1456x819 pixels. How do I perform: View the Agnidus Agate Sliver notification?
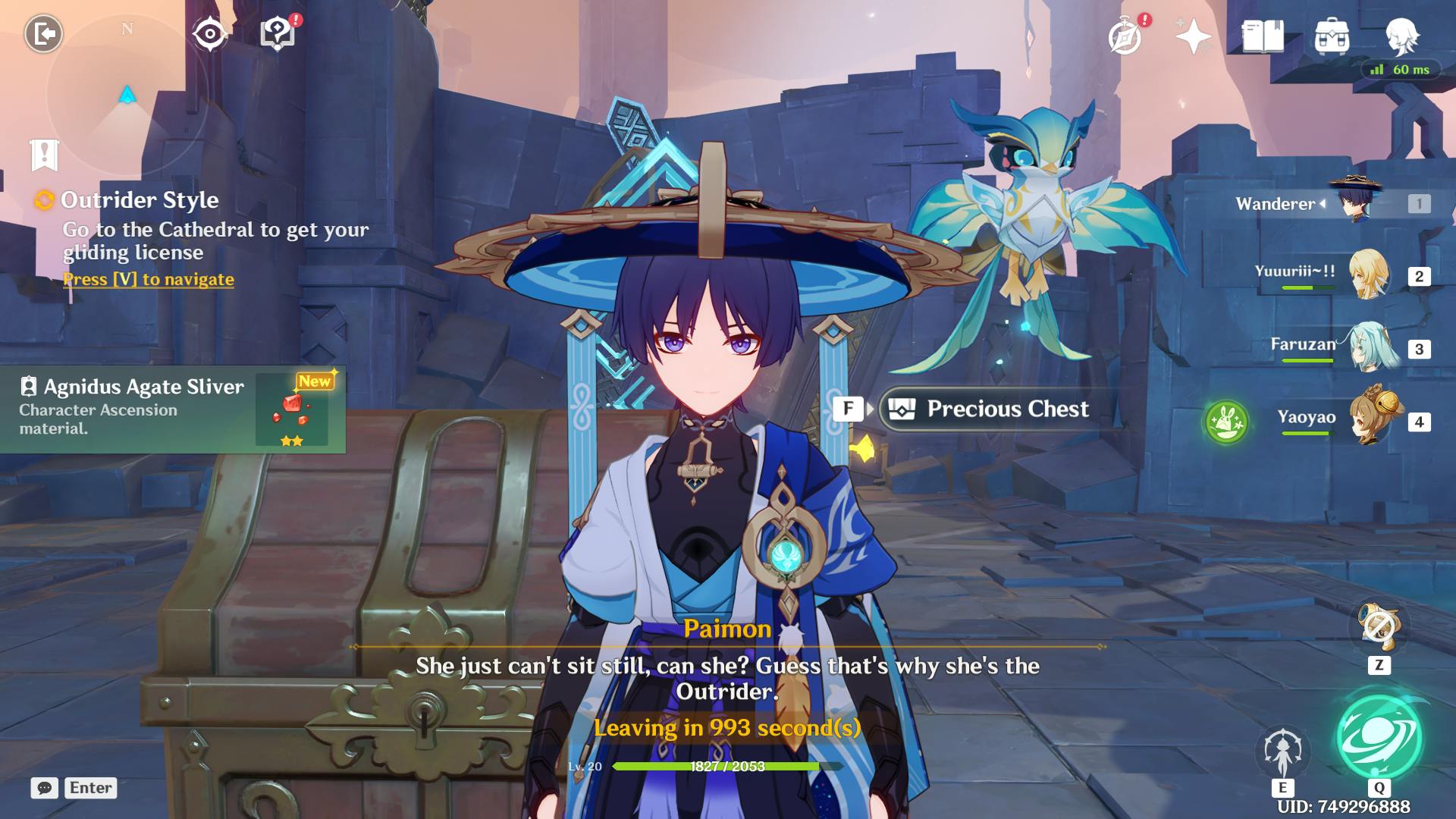173,409
